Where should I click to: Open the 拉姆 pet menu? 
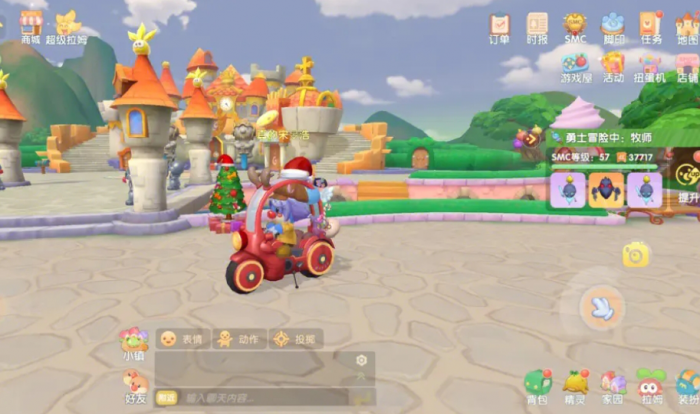point(651,385)
